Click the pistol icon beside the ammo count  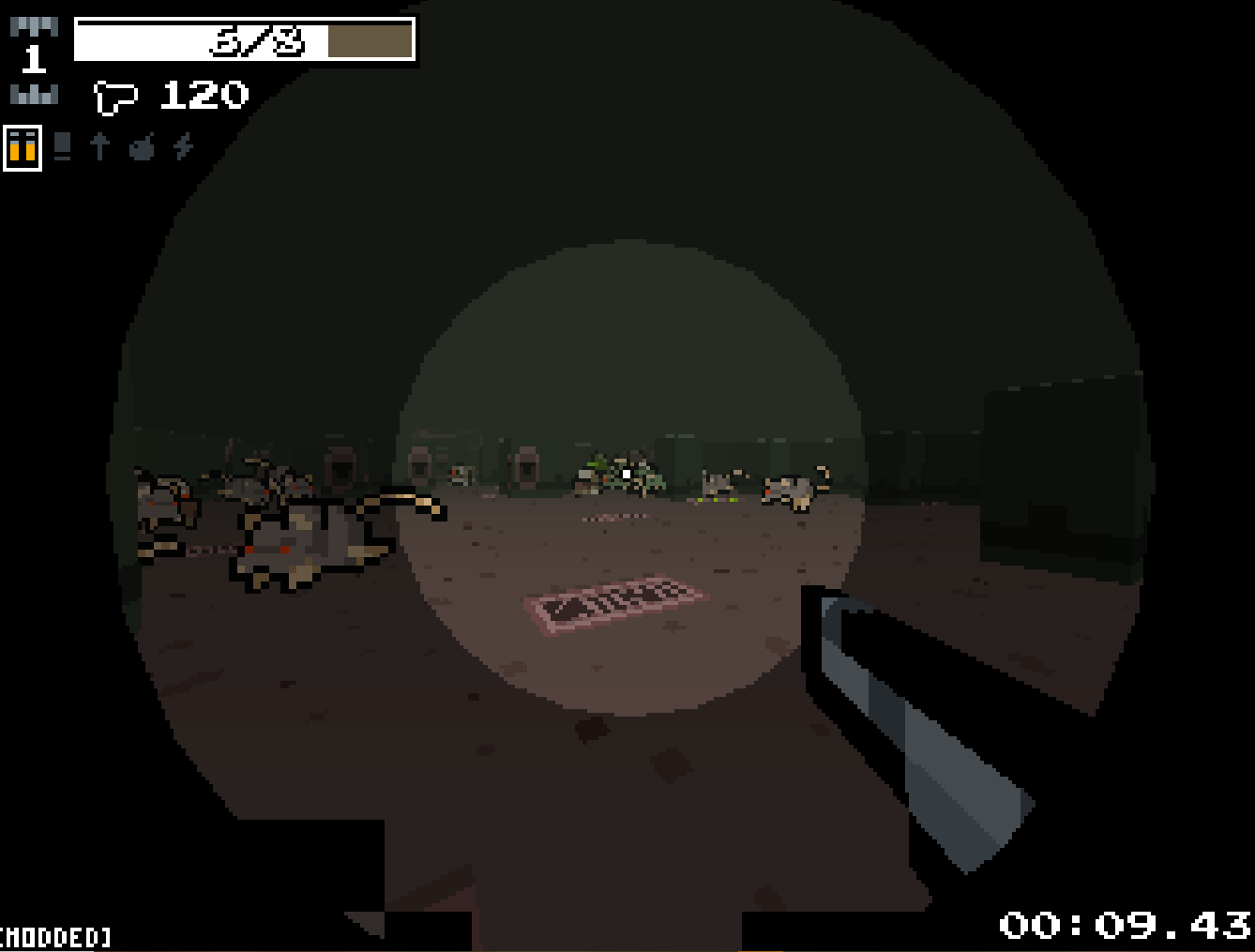click(x=114, y=94)
